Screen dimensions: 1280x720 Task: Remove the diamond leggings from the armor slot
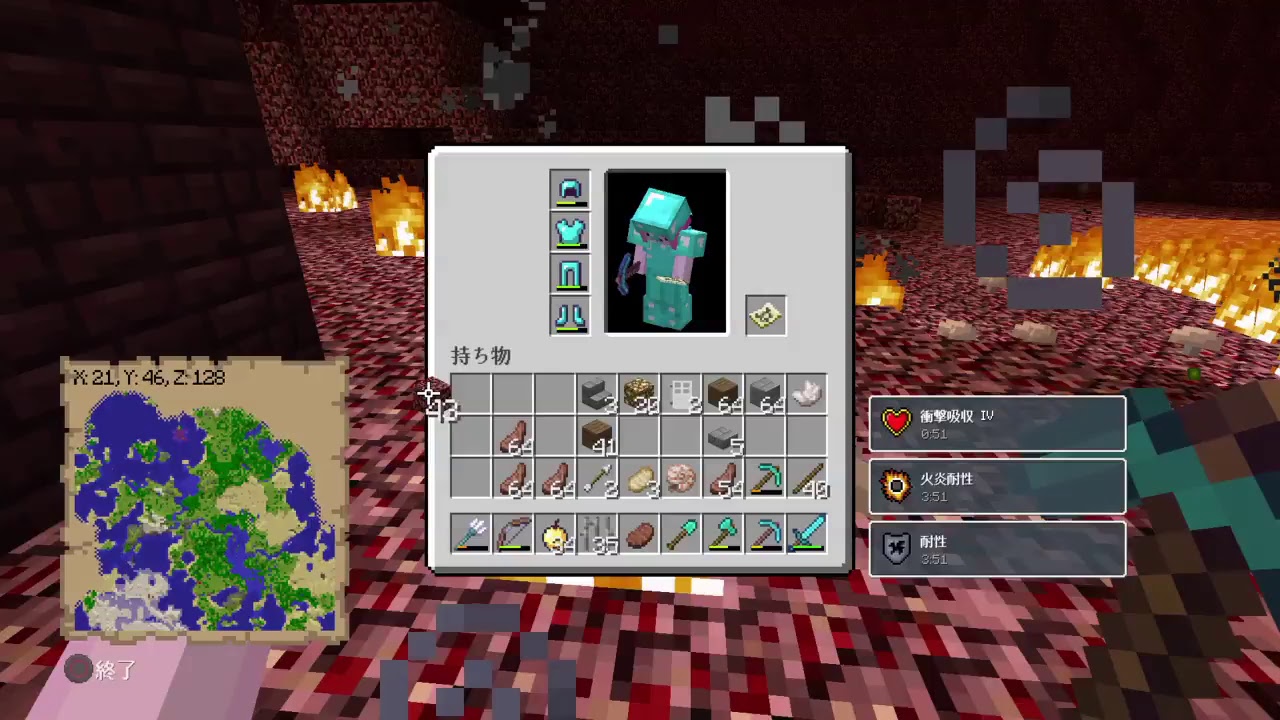point(569,275)
